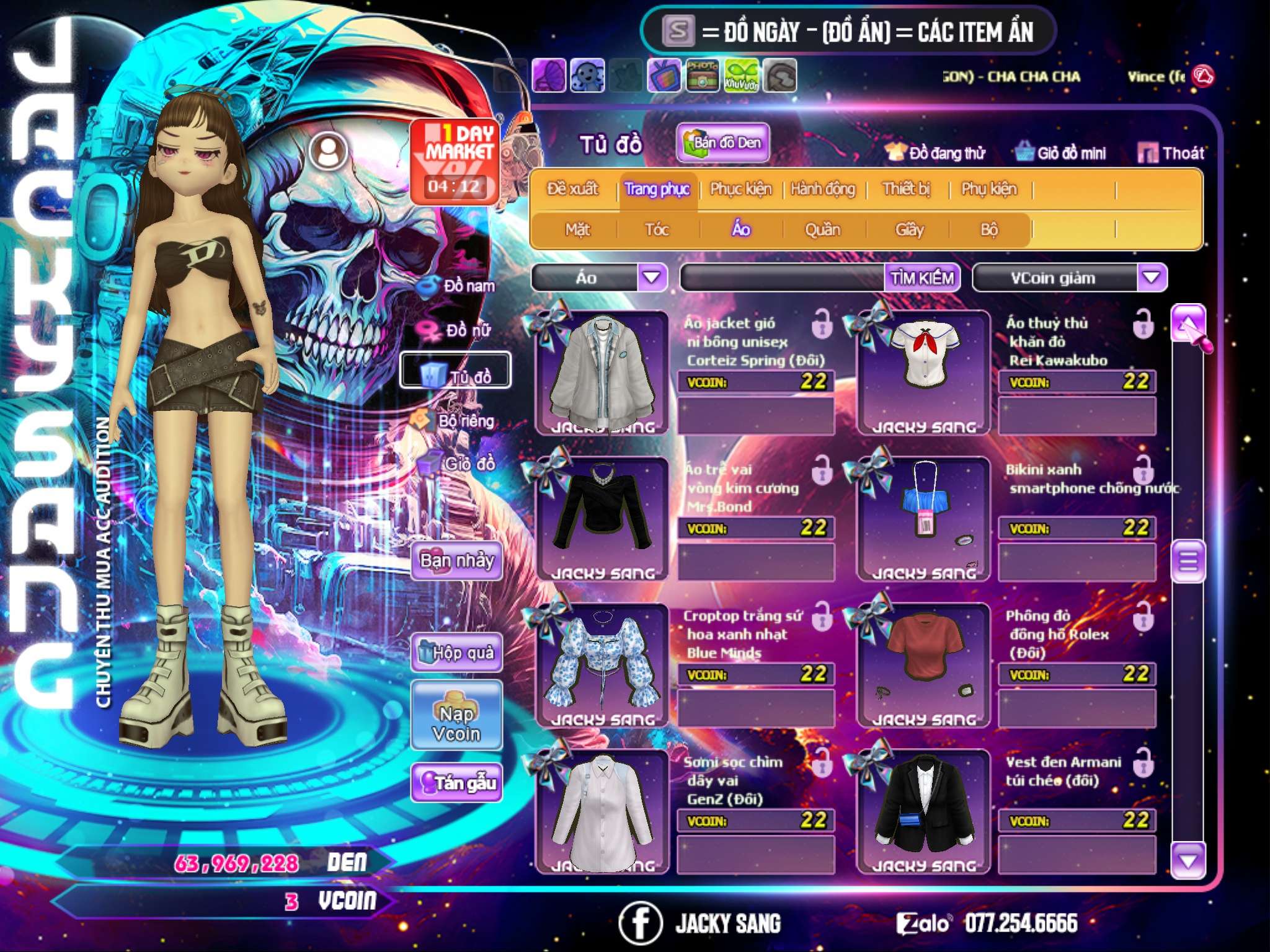Pick the Vest đen Armani item

(x=923, y=811)
